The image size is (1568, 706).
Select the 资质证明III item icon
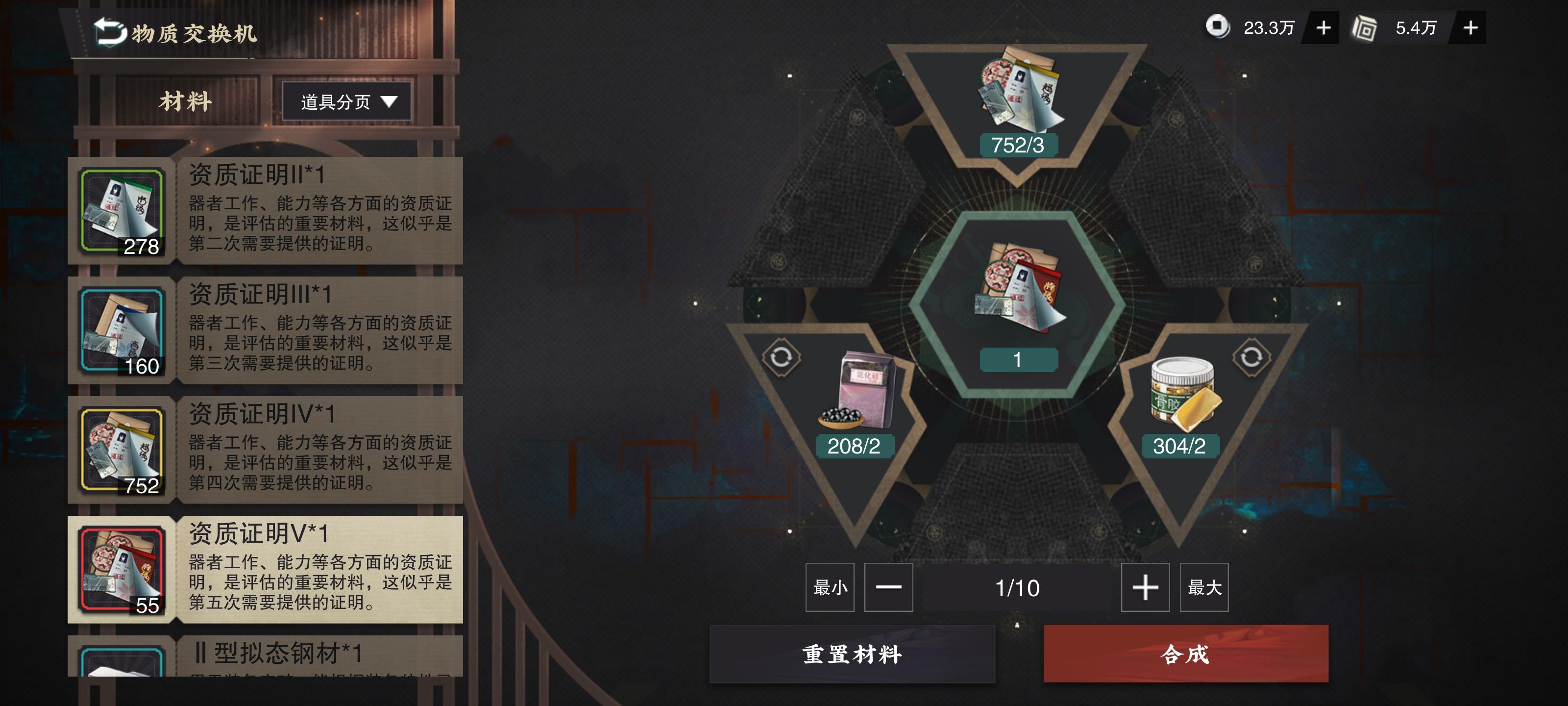[123, 332]
